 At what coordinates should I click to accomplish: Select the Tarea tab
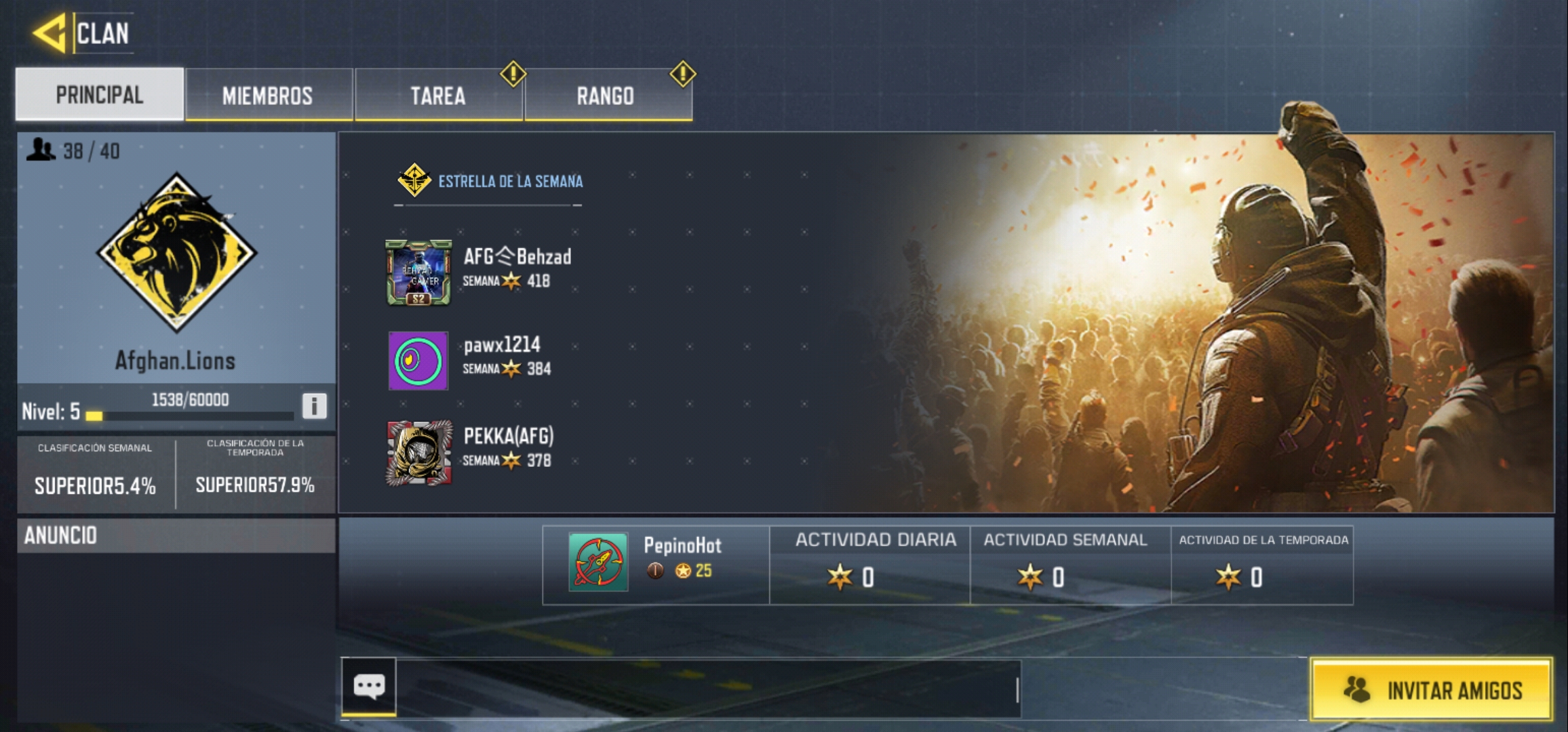438,96
